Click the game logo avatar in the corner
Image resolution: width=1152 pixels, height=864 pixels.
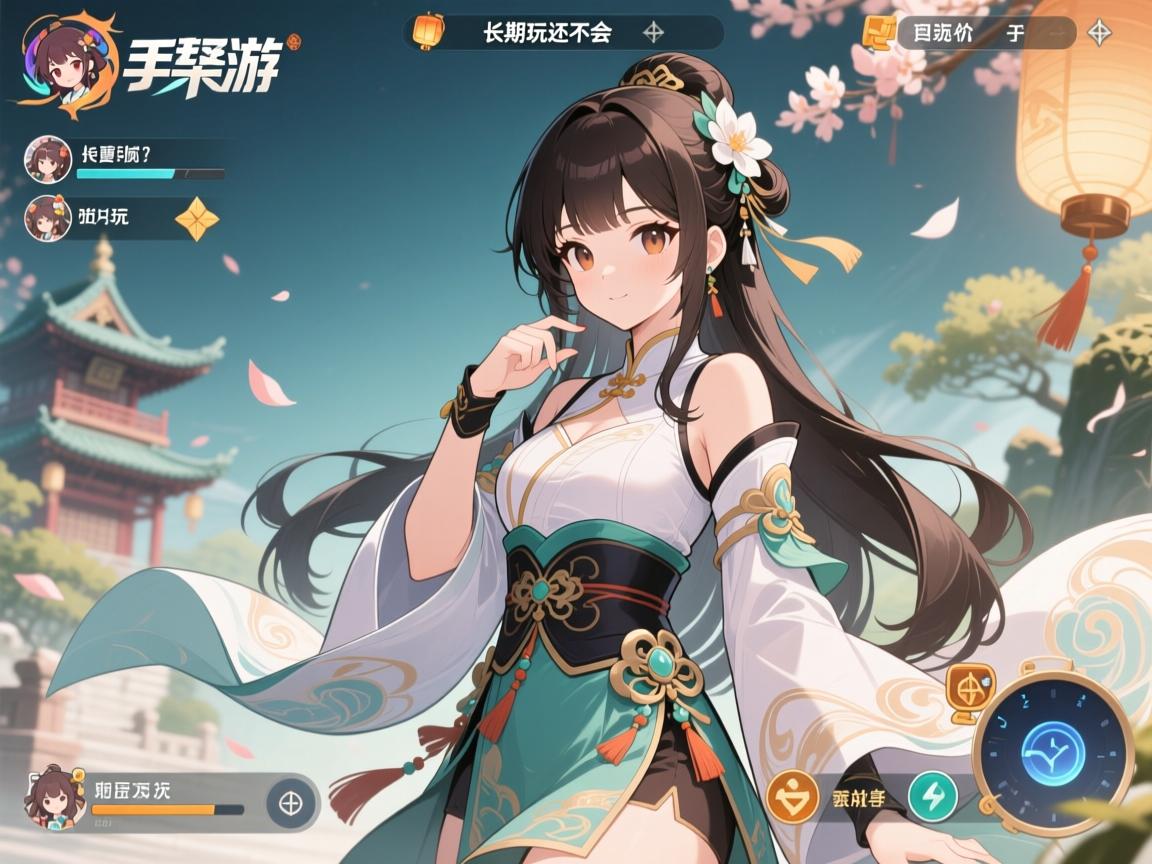68,62
